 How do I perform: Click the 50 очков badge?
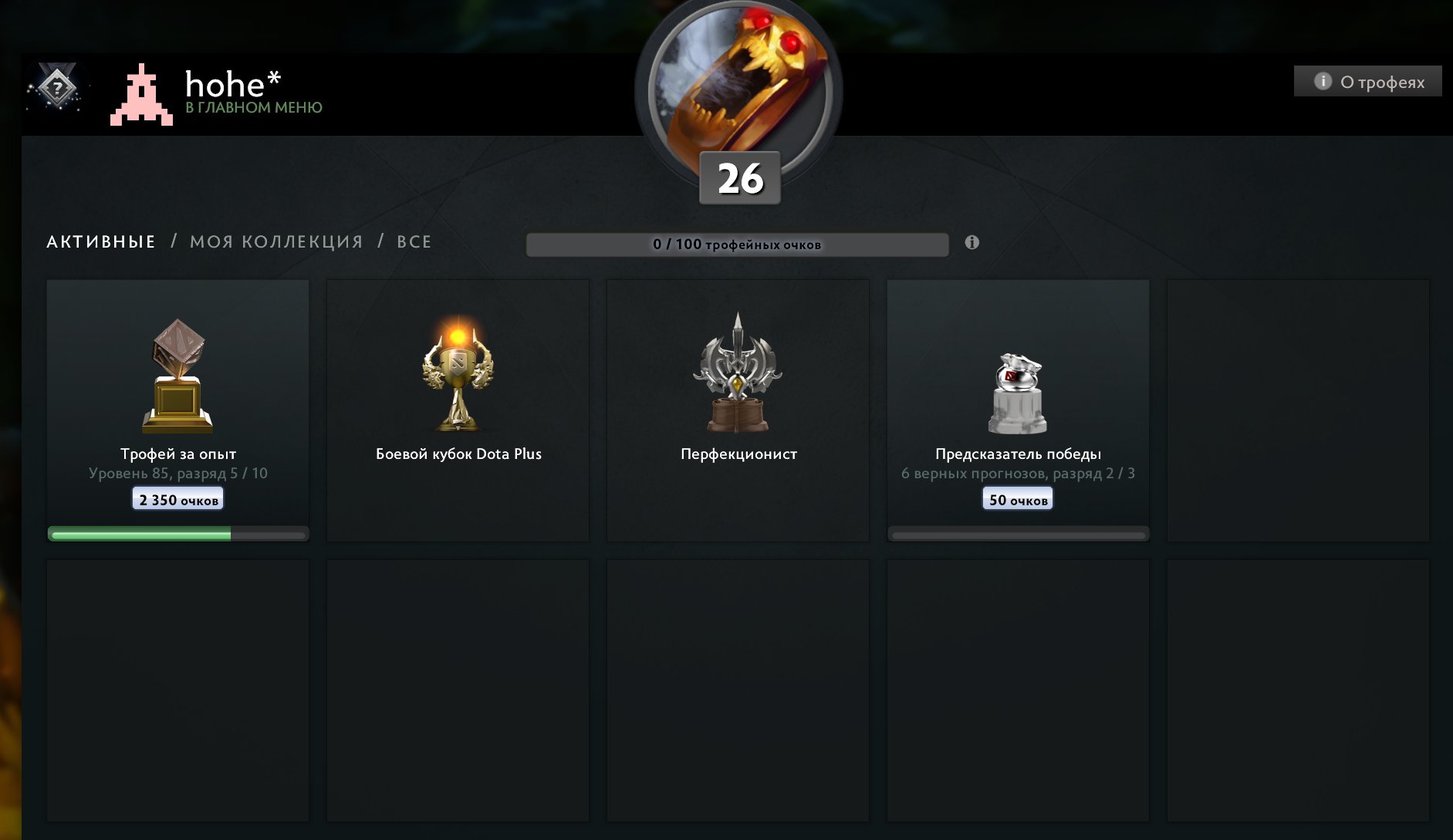pos(1017,498)
